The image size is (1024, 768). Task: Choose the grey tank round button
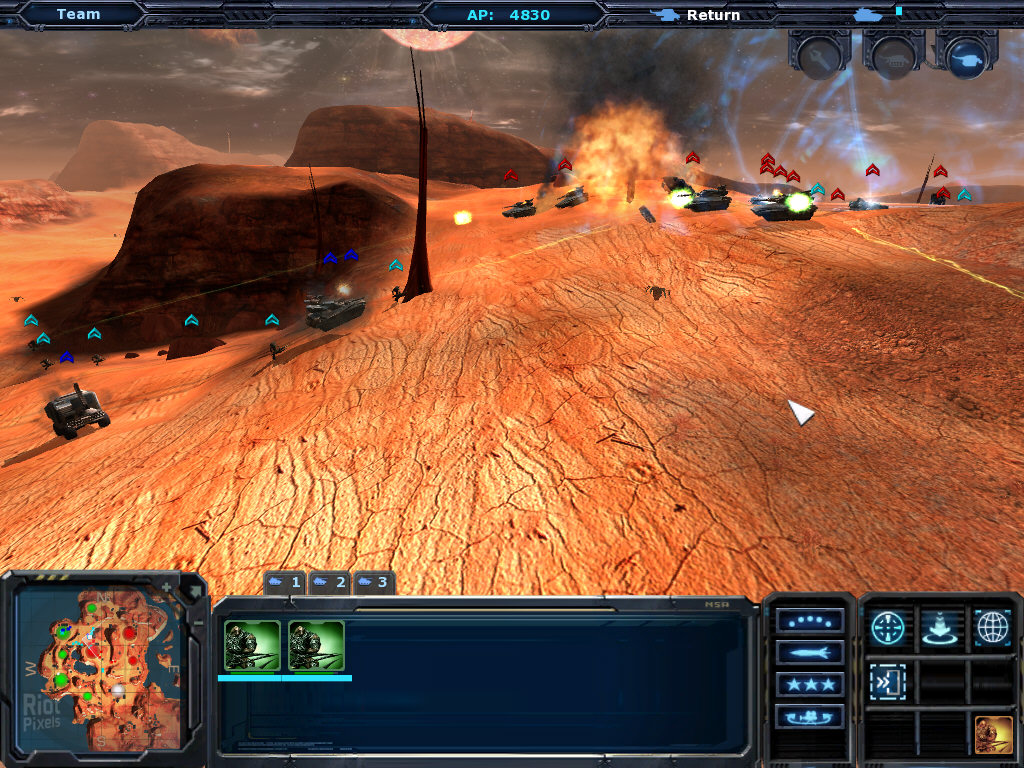pos(893,55)
